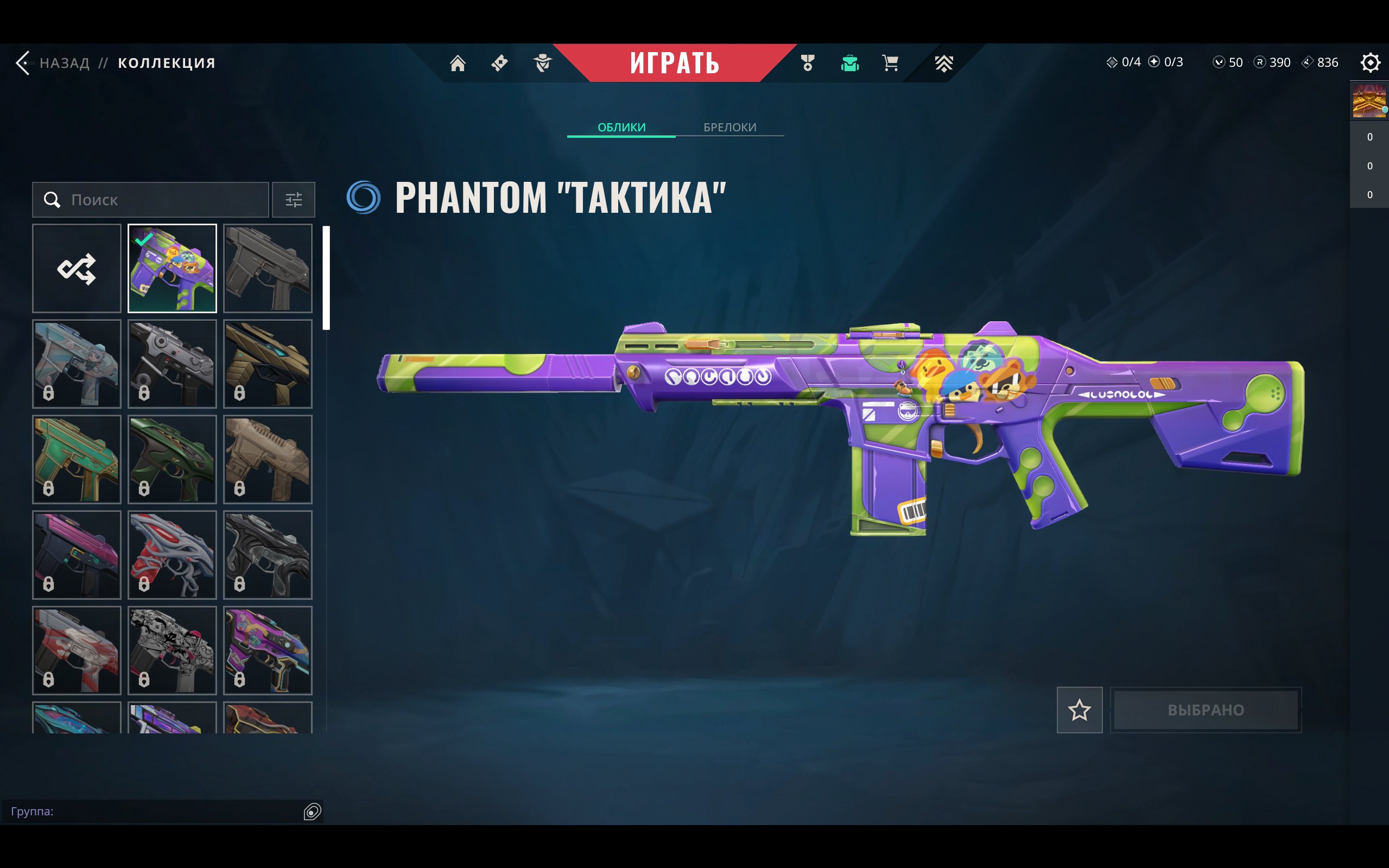The image size is (1389, 868).
Task: Open the player card avatar
Action: (1369, 101)
